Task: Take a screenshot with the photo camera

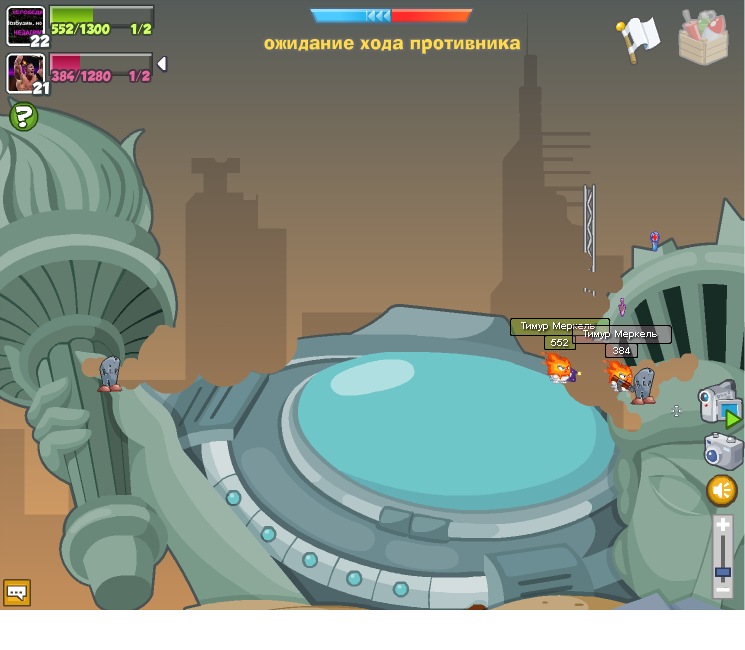Action: [x=723, y=451]
